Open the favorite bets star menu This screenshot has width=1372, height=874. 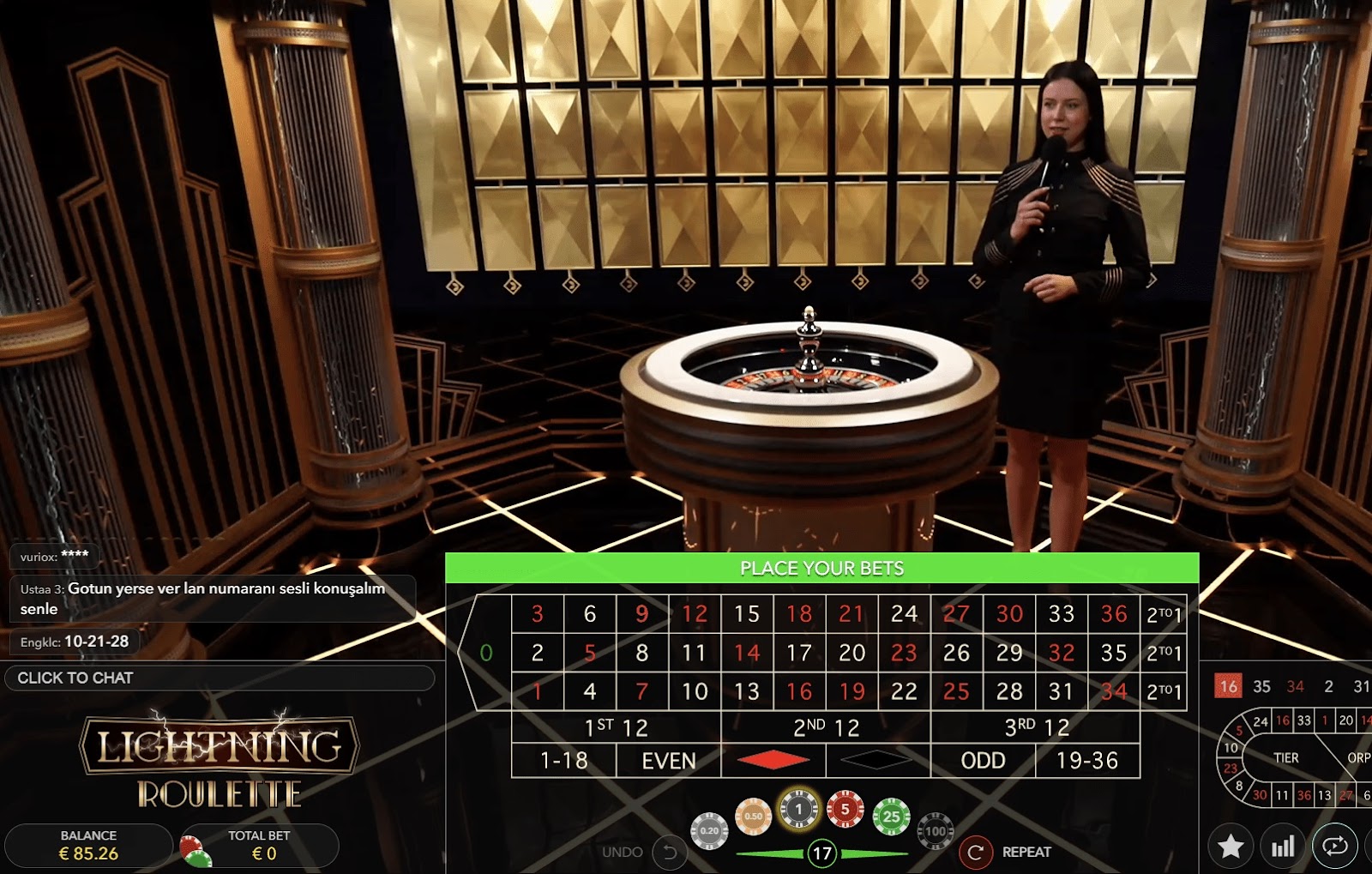click(1230, 846)
